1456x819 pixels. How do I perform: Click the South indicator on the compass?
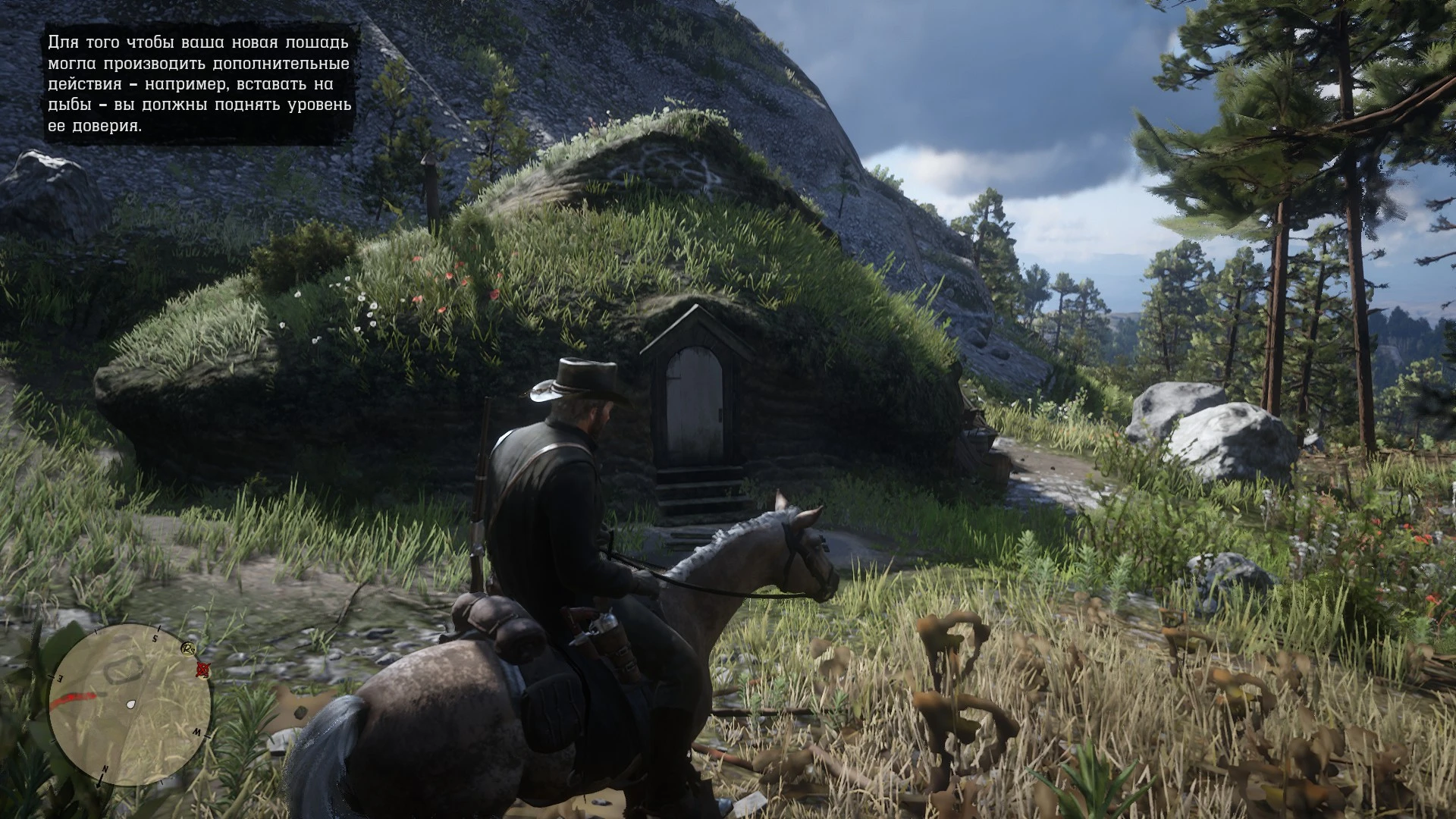(x=155, y=639)
